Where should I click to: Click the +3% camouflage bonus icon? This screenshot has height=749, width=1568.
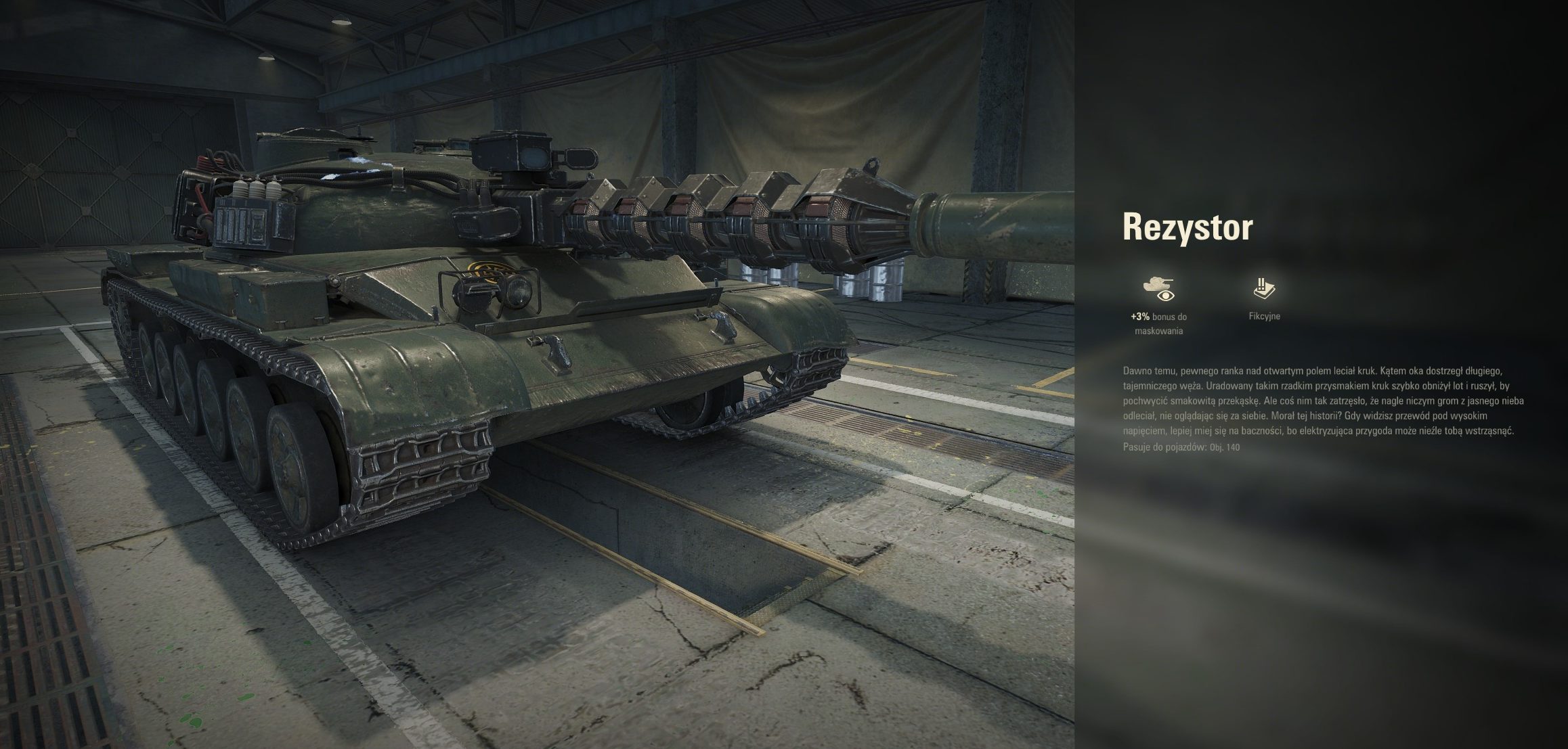tap(1158, 288)
